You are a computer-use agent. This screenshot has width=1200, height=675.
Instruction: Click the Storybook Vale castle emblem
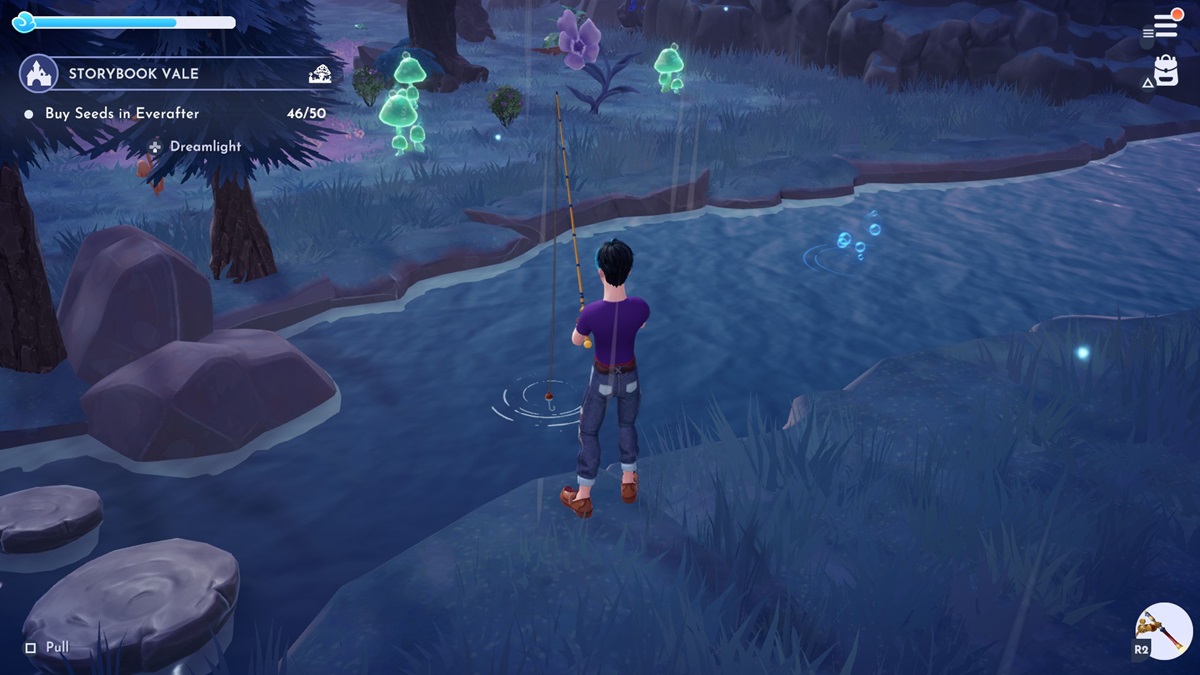tap(38, 73)
